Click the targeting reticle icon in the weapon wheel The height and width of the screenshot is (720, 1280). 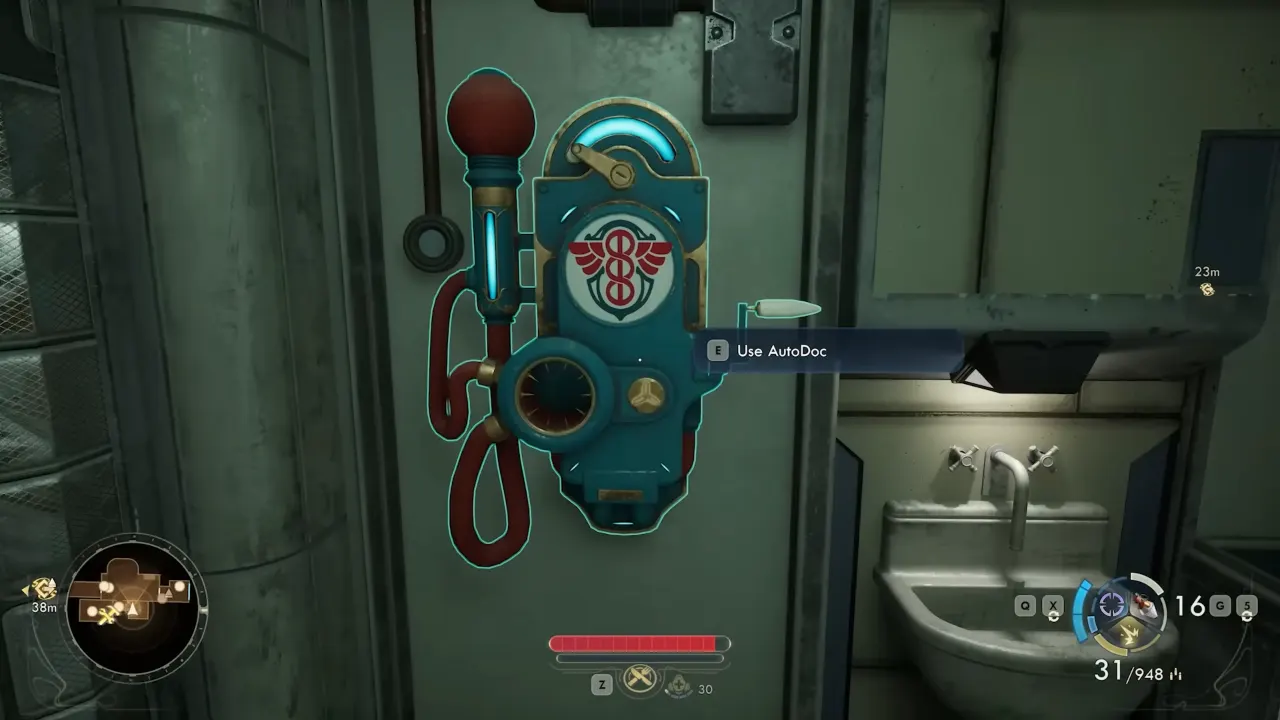[x=1110, y=603]
